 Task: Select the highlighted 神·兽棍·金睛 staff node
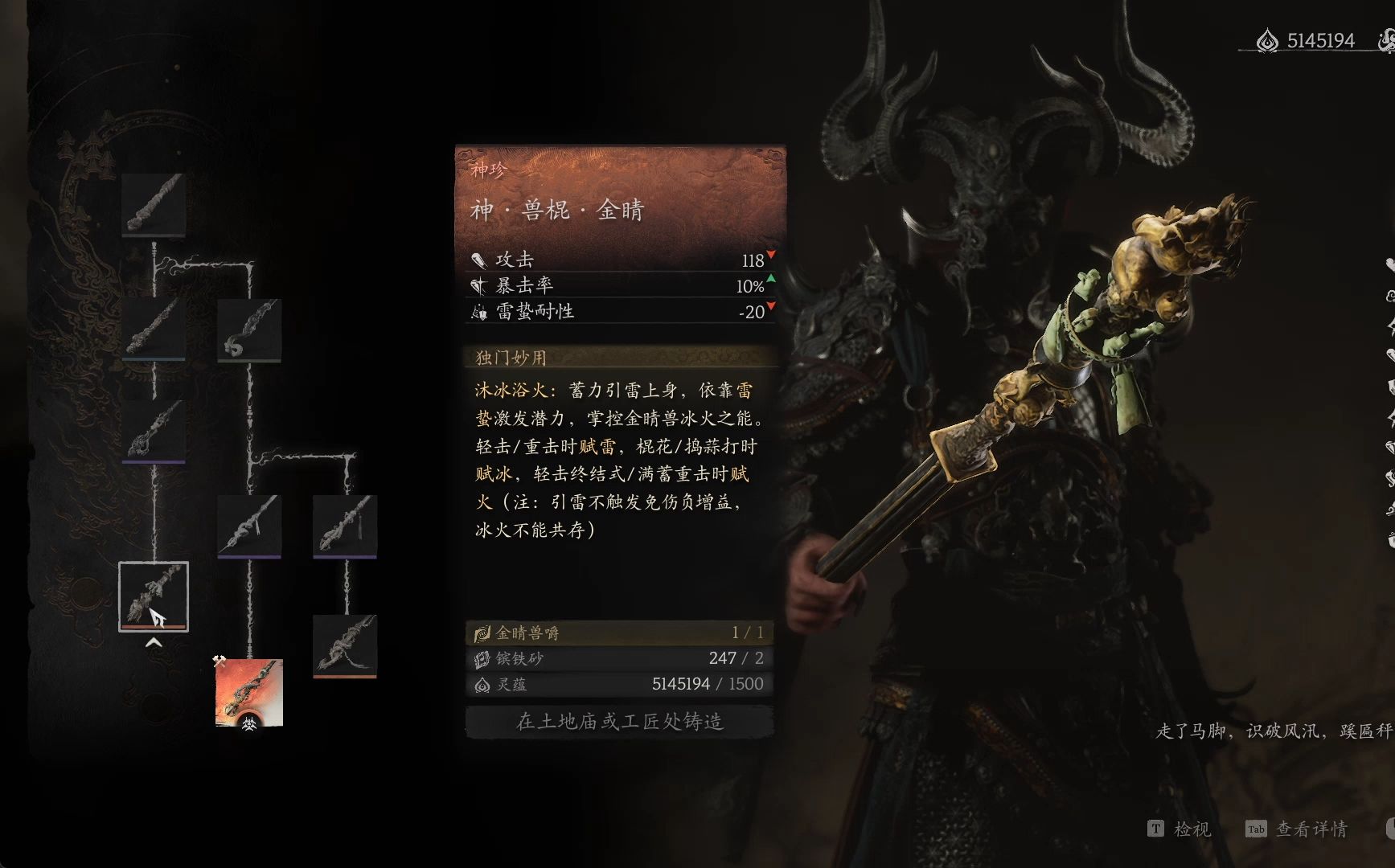click(154, 595)
